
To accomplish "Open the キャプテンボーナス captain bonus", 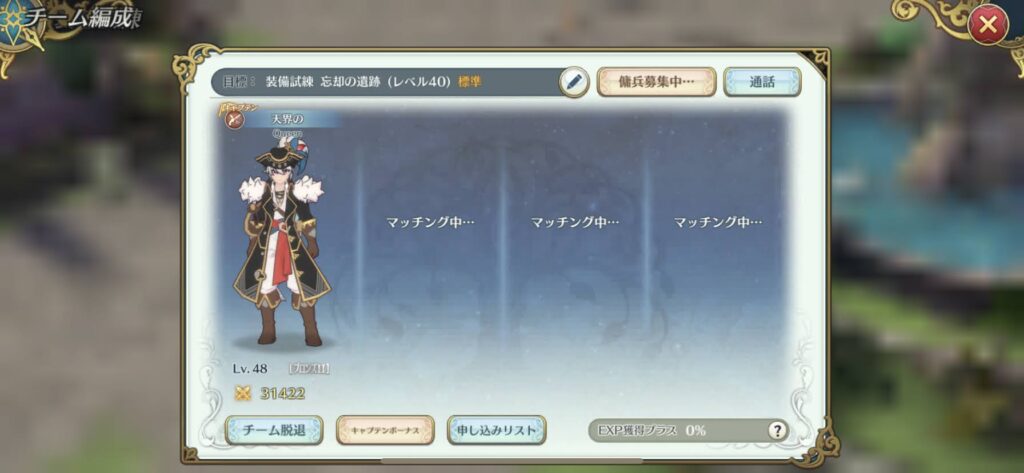I will pyautogui.click(x=385, y=430).
